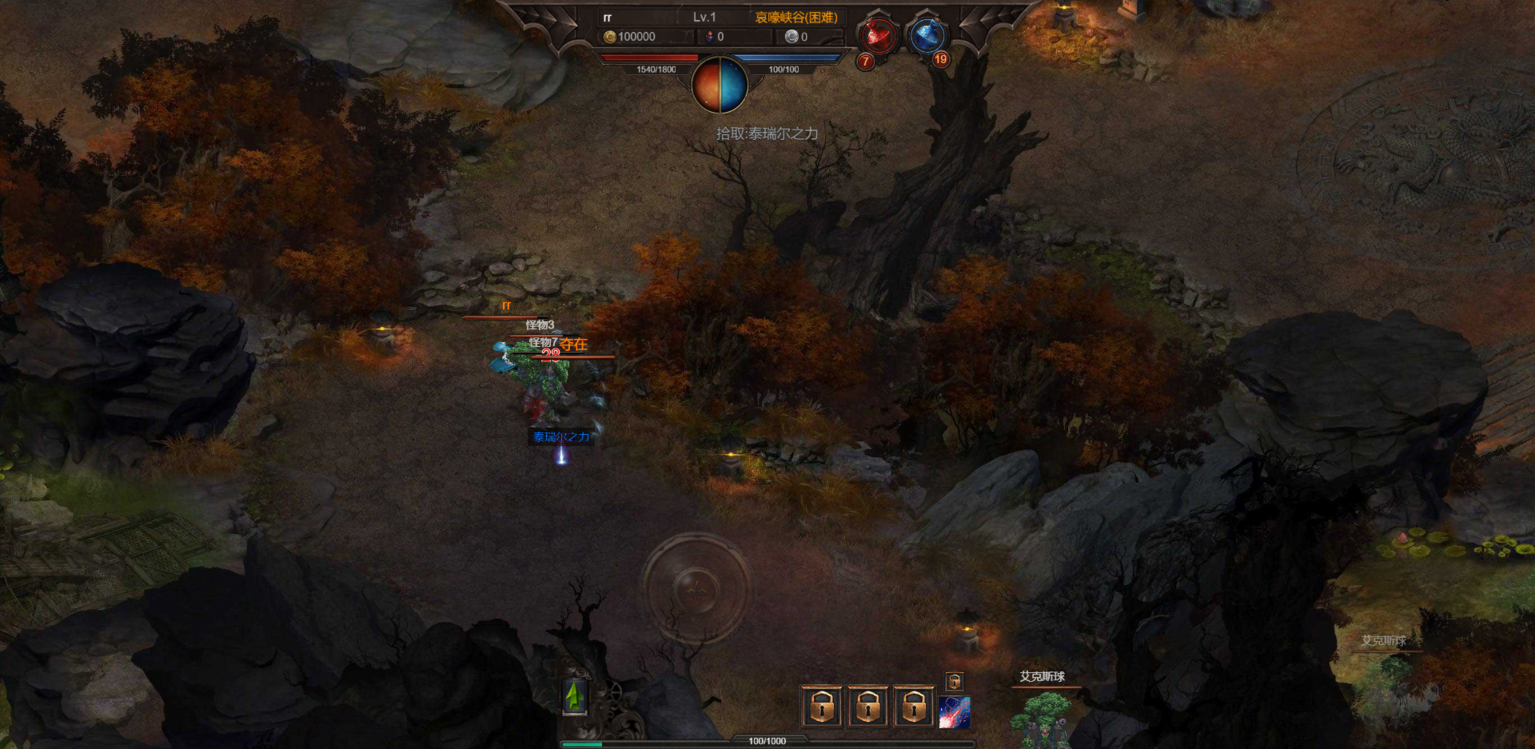The height and width of the screenshot is (749, 1535).
Task: Click the green up-arrow button
Action: 575,696
